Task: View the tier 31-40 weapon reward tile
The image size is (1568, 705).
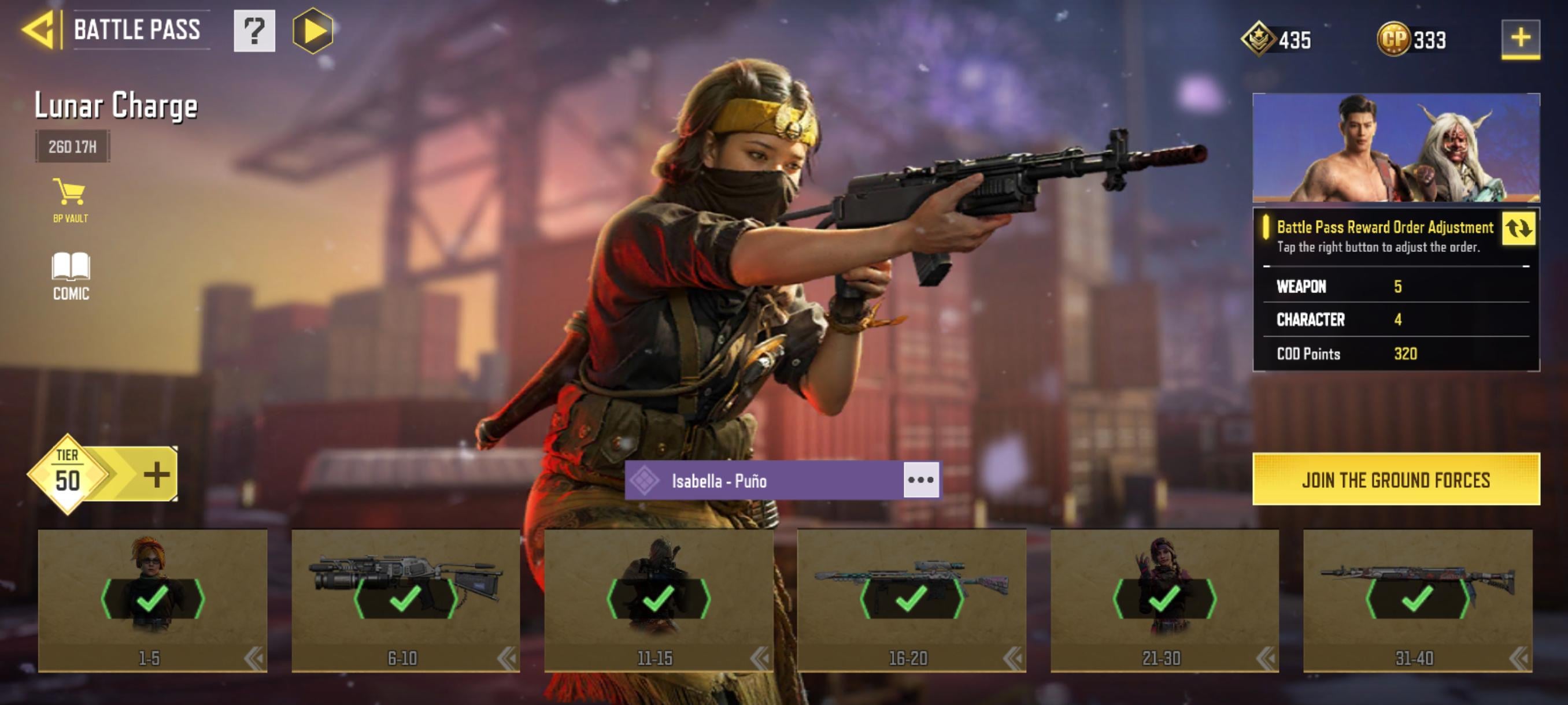Action: click(1417, 599)
